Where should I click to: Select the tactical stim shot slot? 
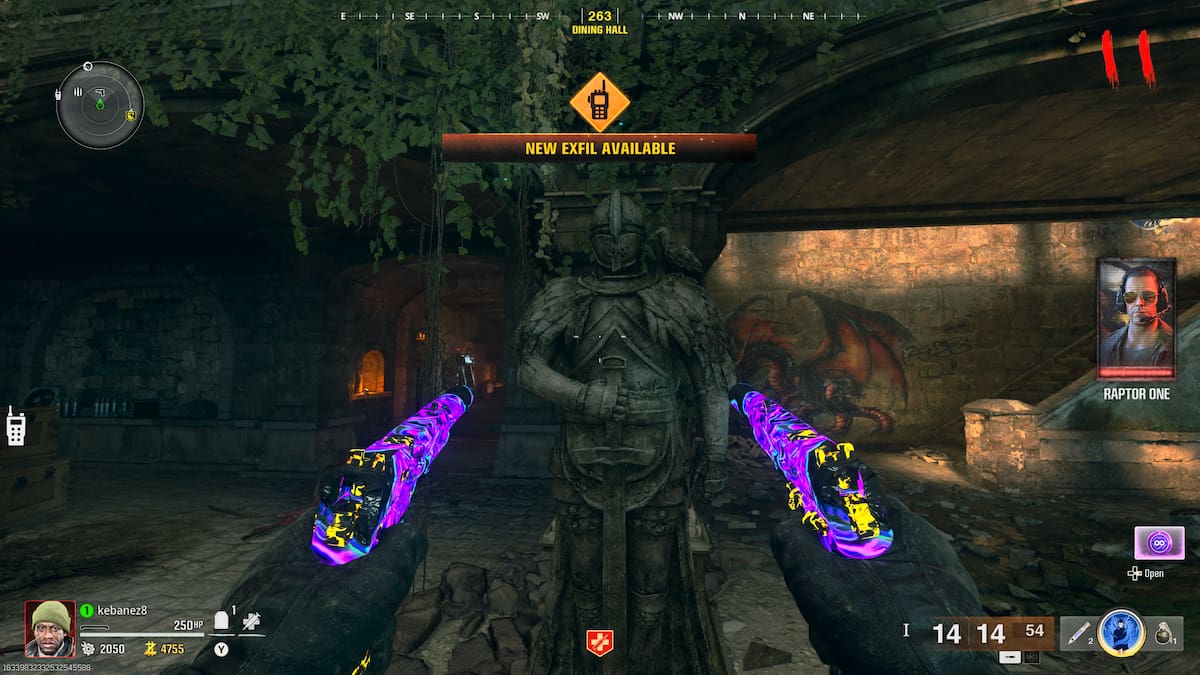coord(1077,633)
